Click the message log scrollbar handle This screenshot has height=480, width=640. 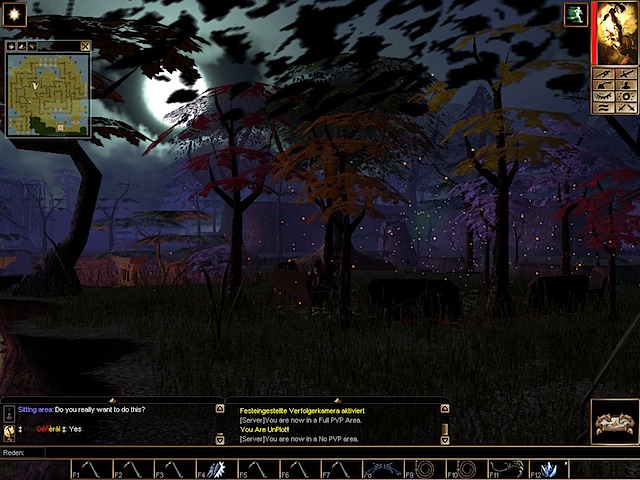click(445, 429)
